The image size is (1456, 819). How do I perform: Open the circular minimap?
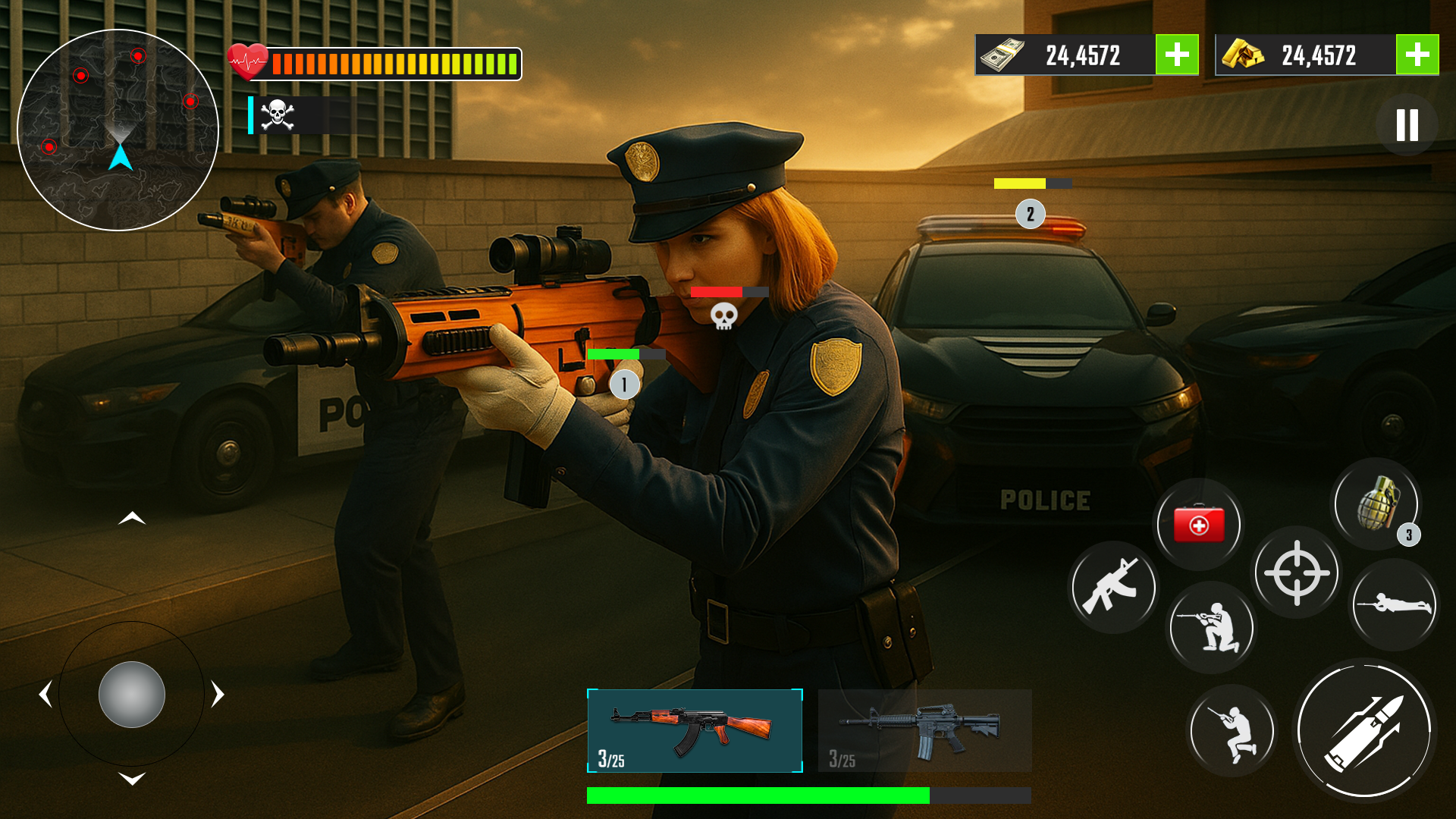coord(118,130)
